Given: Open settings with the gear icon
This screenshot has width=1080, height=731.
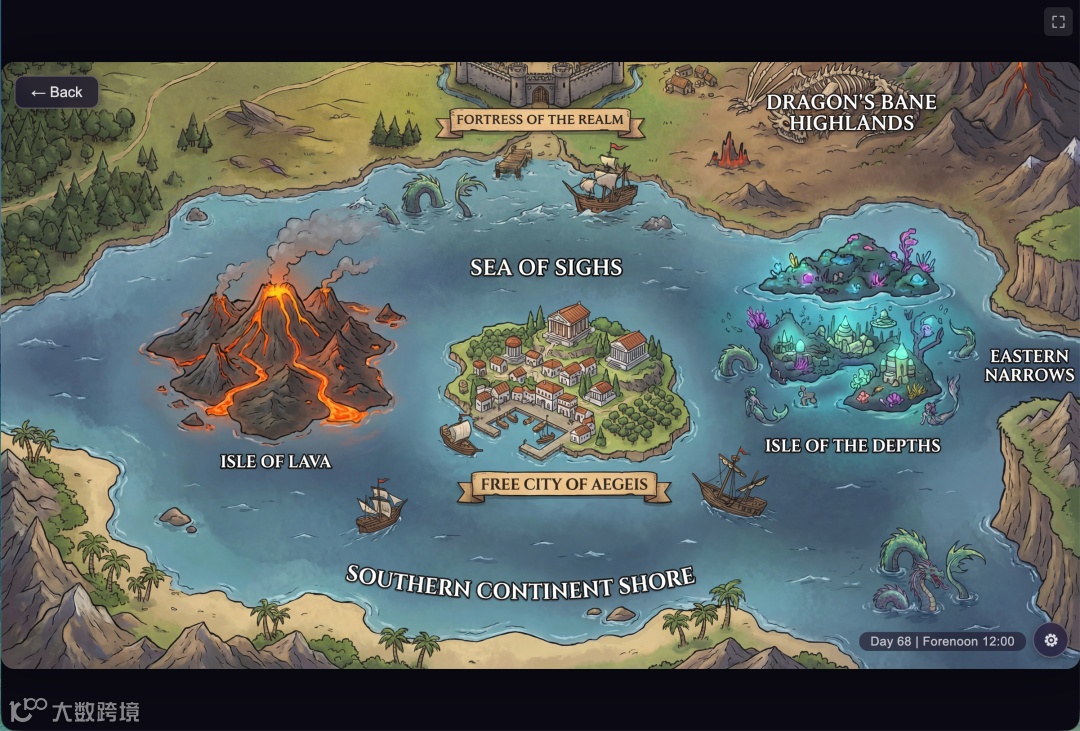Looking at the screenshot, I should 1050,640.
